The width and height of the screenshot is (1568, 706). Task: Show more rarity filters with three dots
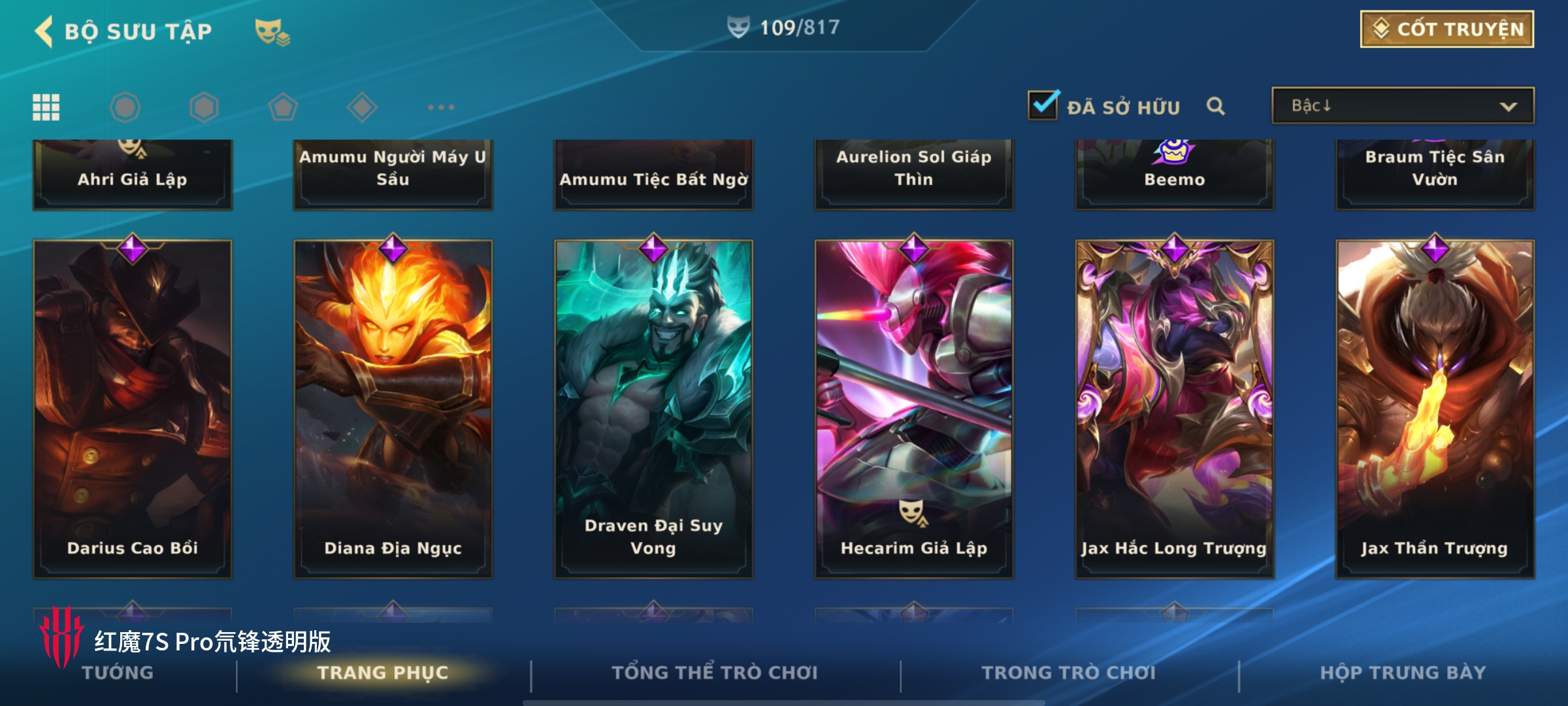[441, 107]
